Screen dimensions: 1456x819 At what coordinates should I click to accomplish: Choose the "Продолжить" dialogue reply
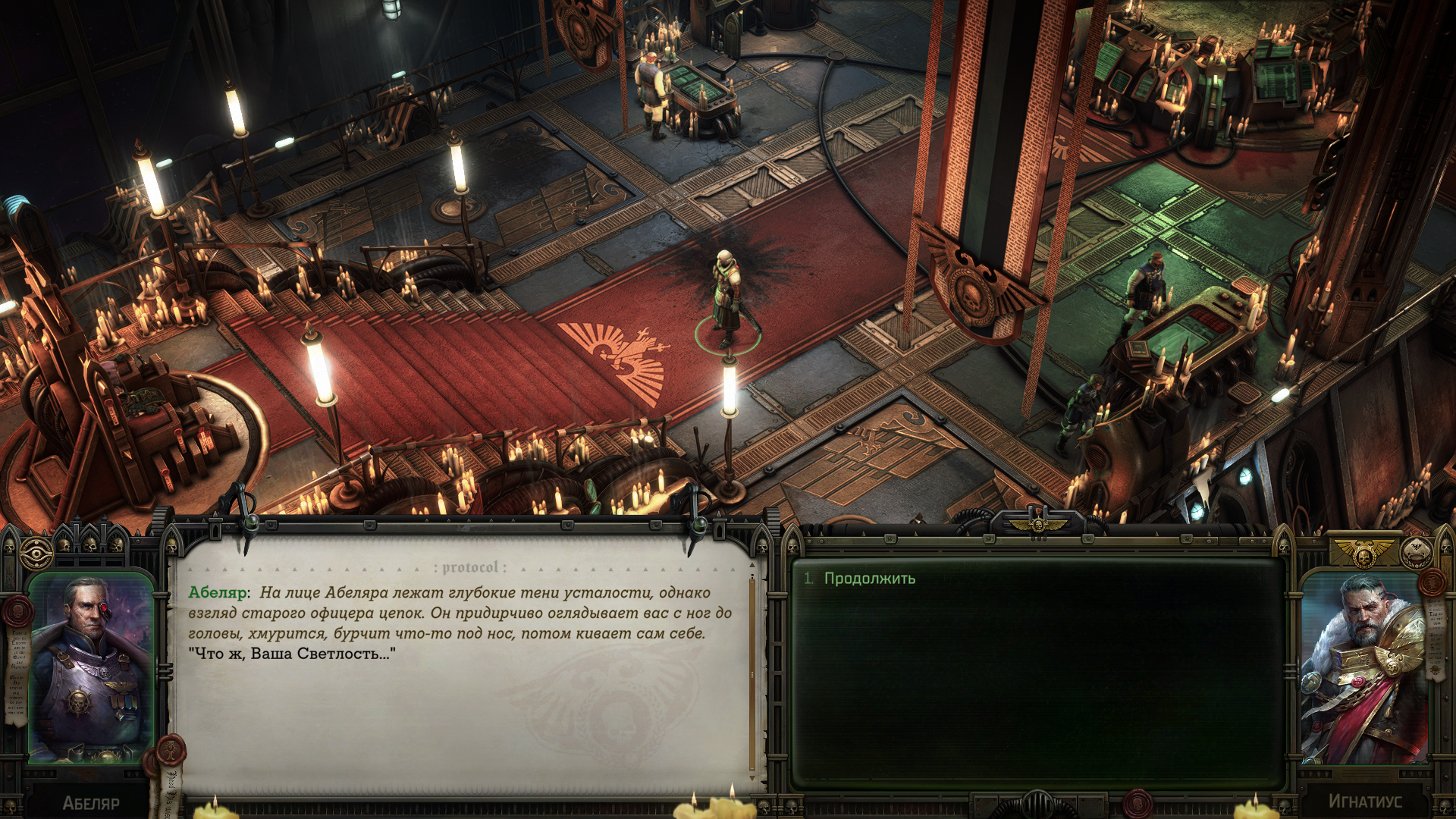click(869, 579)
